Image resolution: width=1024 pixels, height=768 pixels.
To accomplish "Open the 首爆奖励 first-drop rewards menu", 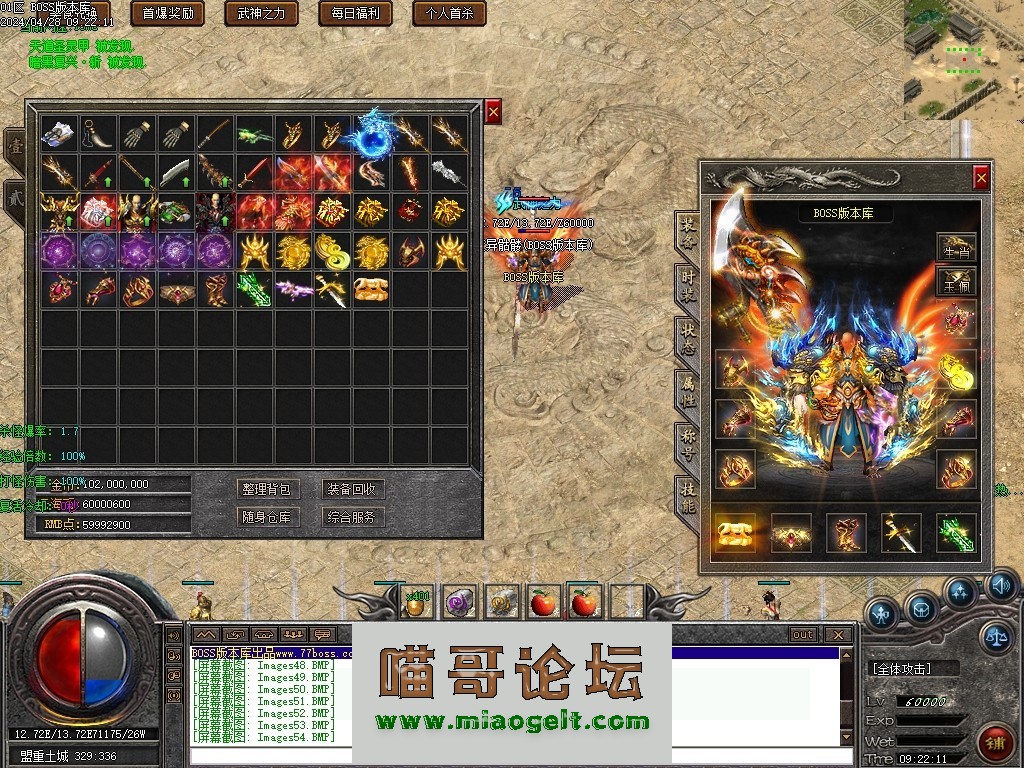I will click(167, 14).
